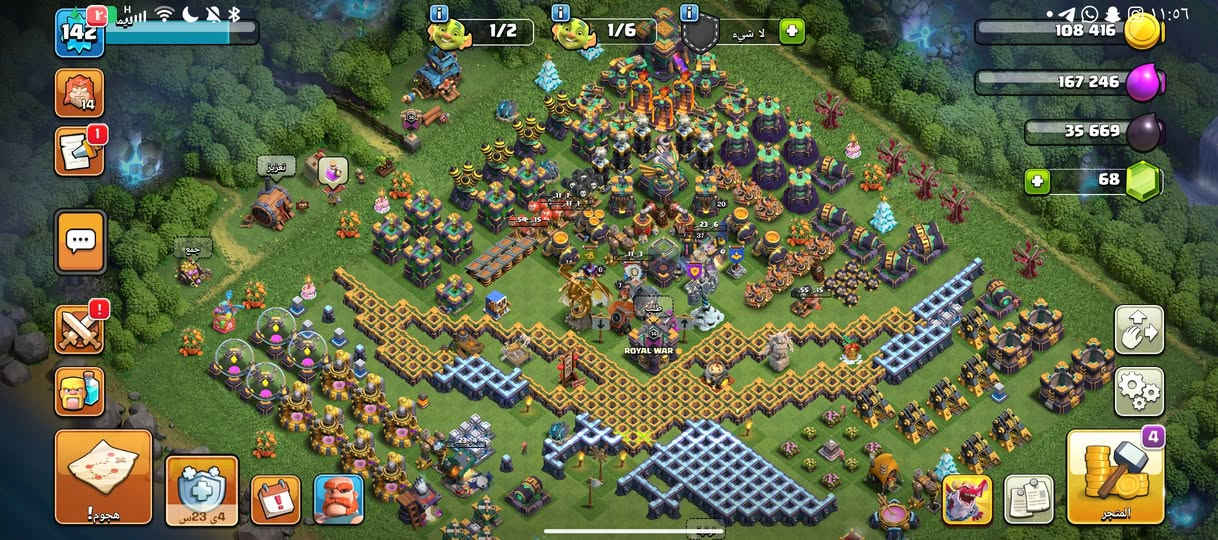Show info for the 1/6 builder counter

coord(561,13)
